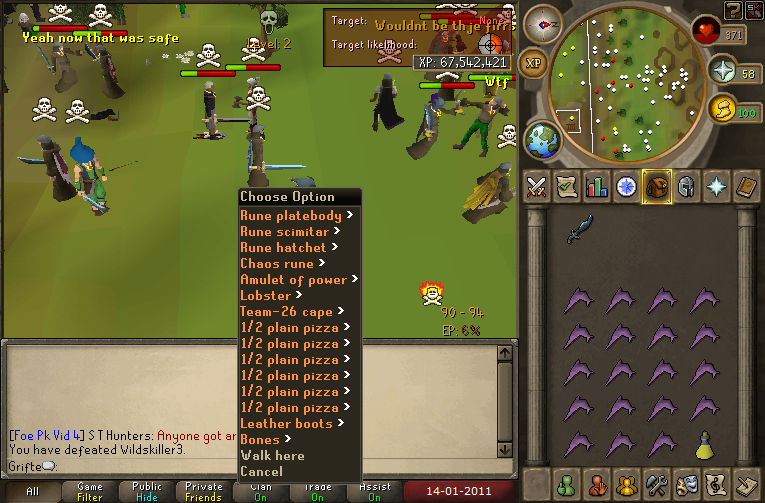Choose the Walk here option
This screenshot has height=503, width=765.
[x=272, y=456]
